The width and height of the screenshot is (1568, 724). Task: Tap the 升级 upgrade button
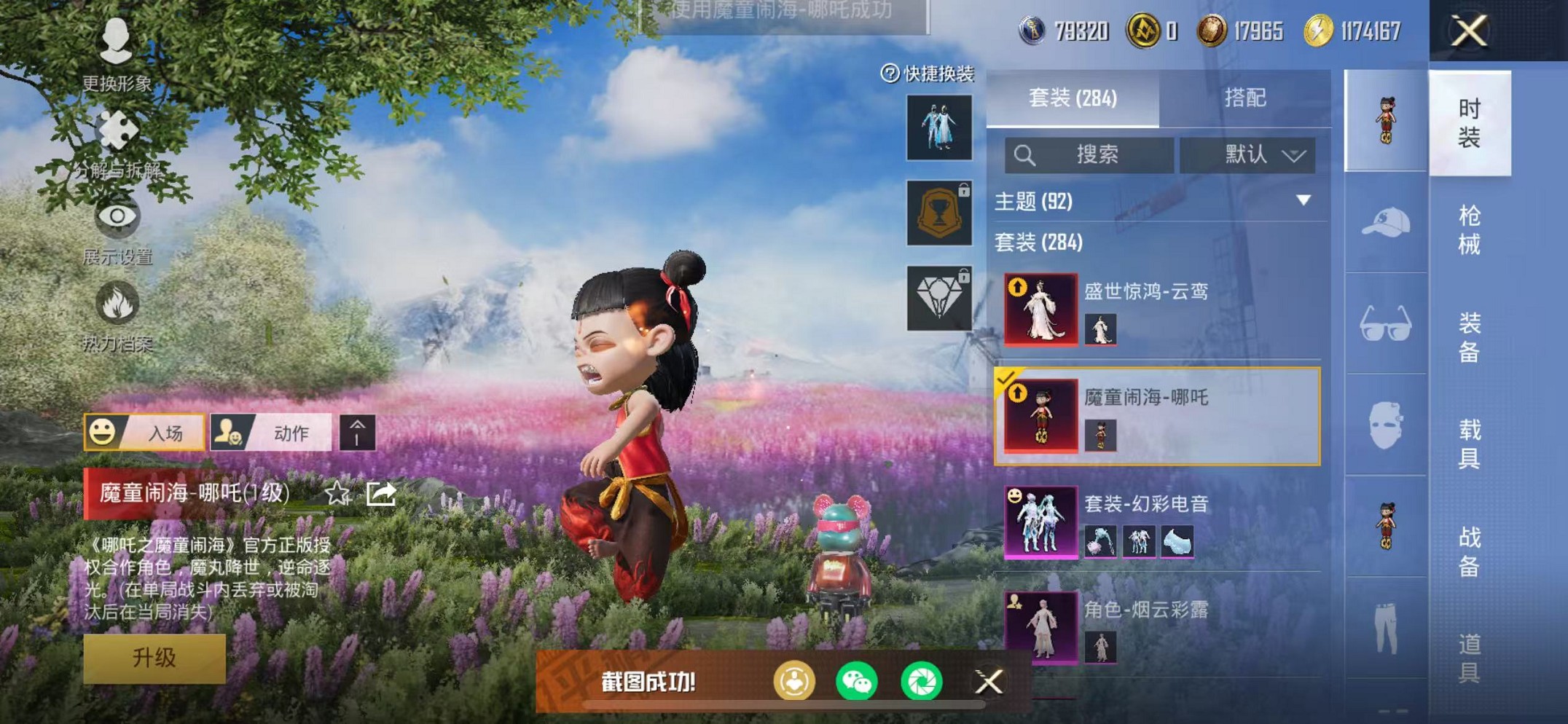click(154, 658)
